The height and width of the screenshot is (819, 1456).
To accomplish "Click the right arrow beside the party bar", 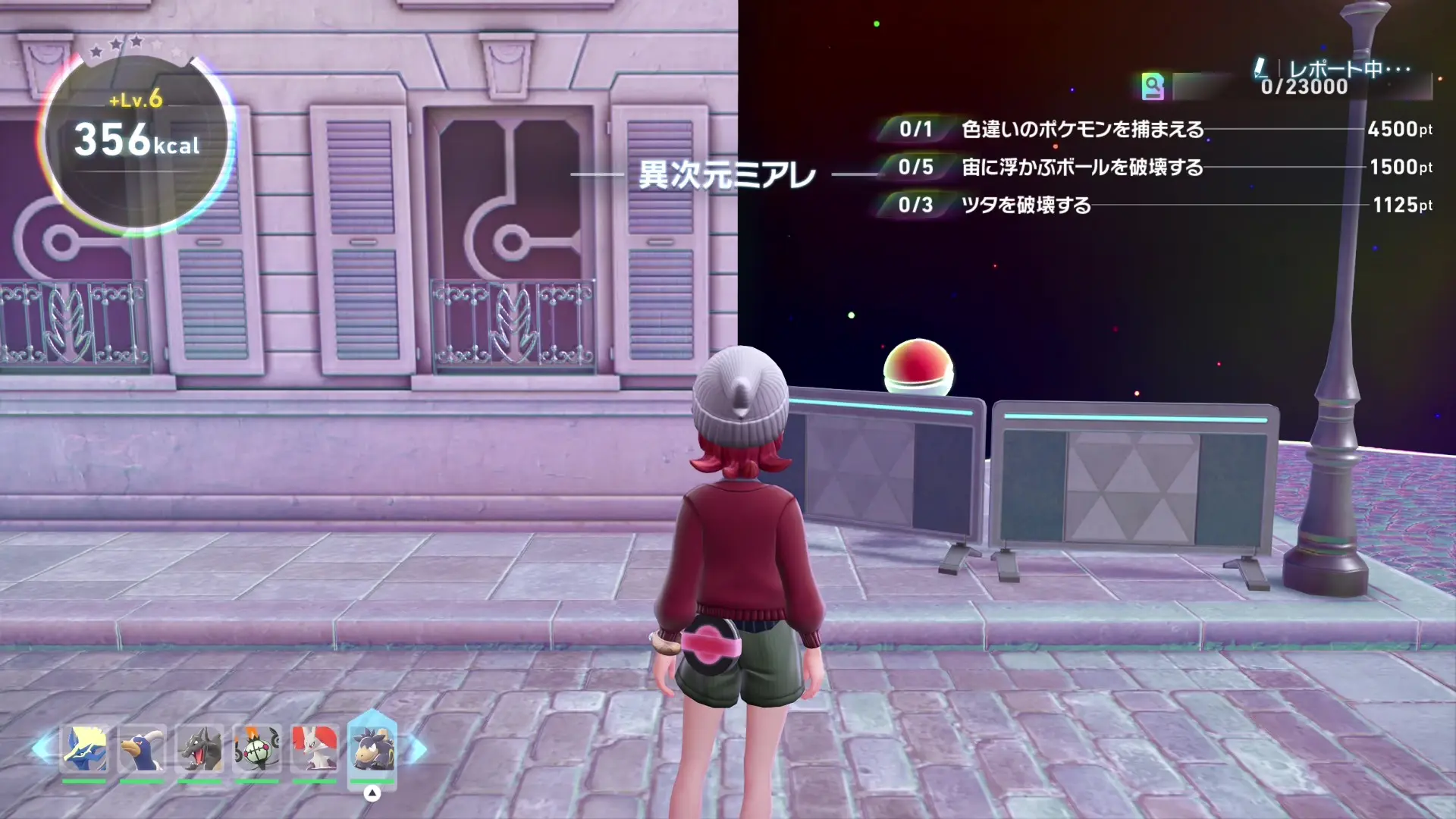I will tap(417, 750).
